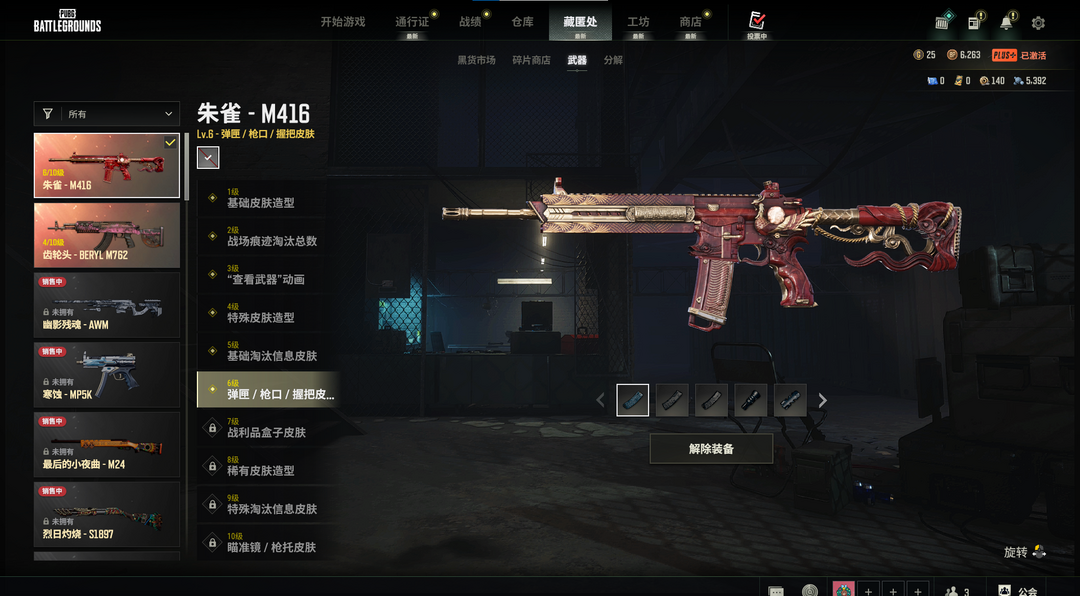Select the 分解 sub-tab
Image resolution: width=1080 pixels, height=596 pixels.
coord(613,60)
